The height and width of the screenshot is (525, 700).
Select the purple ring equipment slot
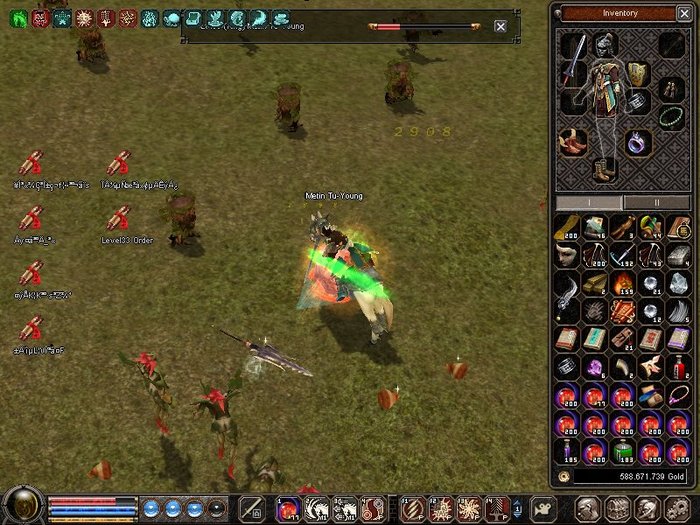(x=638, y=142)
